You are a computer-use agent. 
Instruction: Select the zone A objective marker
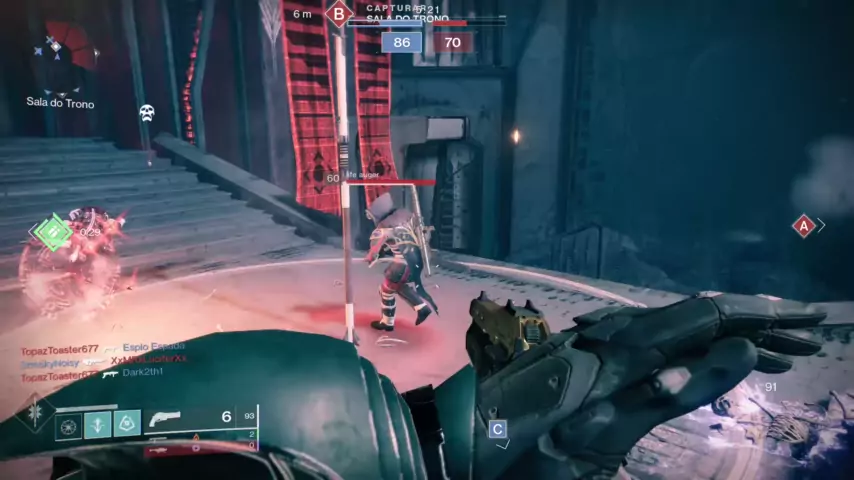pos(803,226)
